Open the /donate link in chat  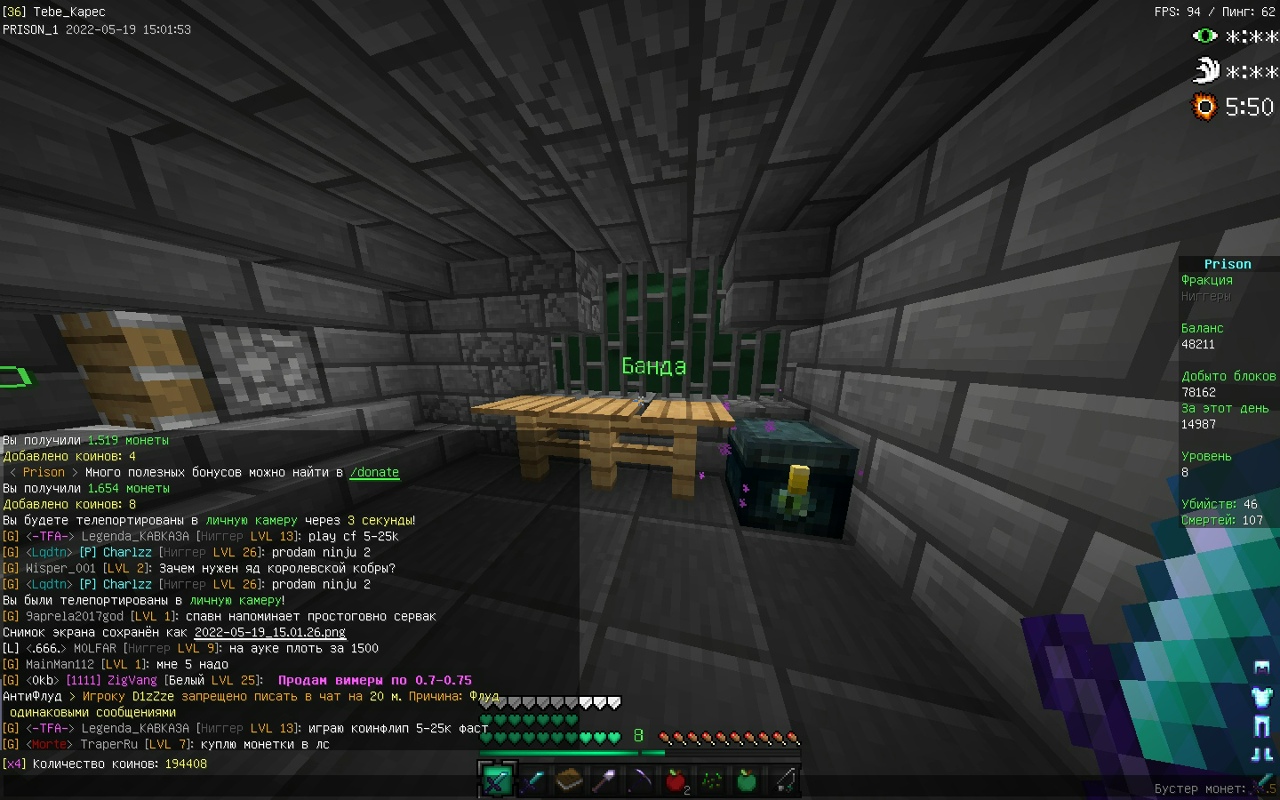pos(374,471)
